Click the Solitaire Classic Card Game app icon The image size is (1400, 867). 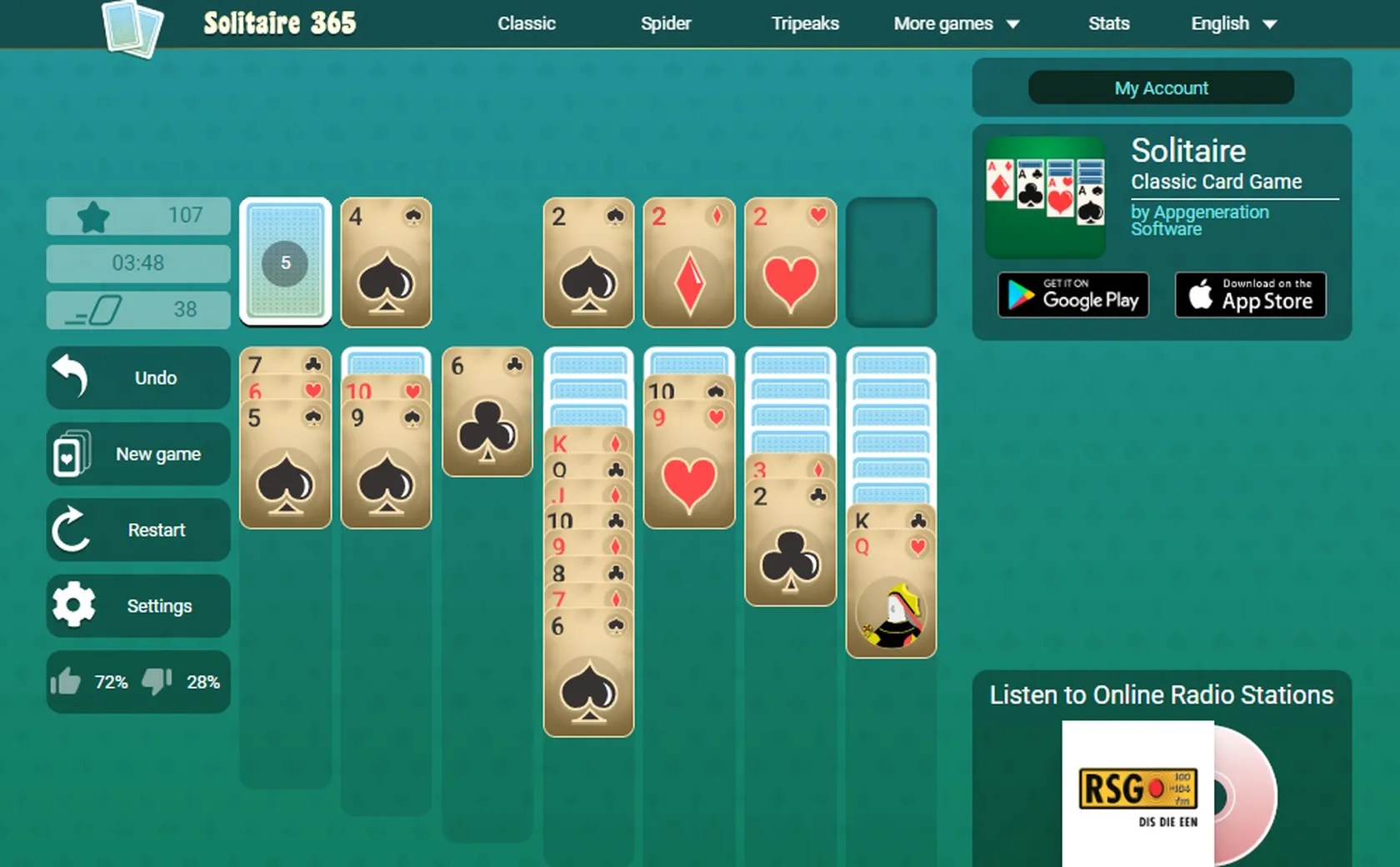pyautogui.click(x=1045, y=196)
